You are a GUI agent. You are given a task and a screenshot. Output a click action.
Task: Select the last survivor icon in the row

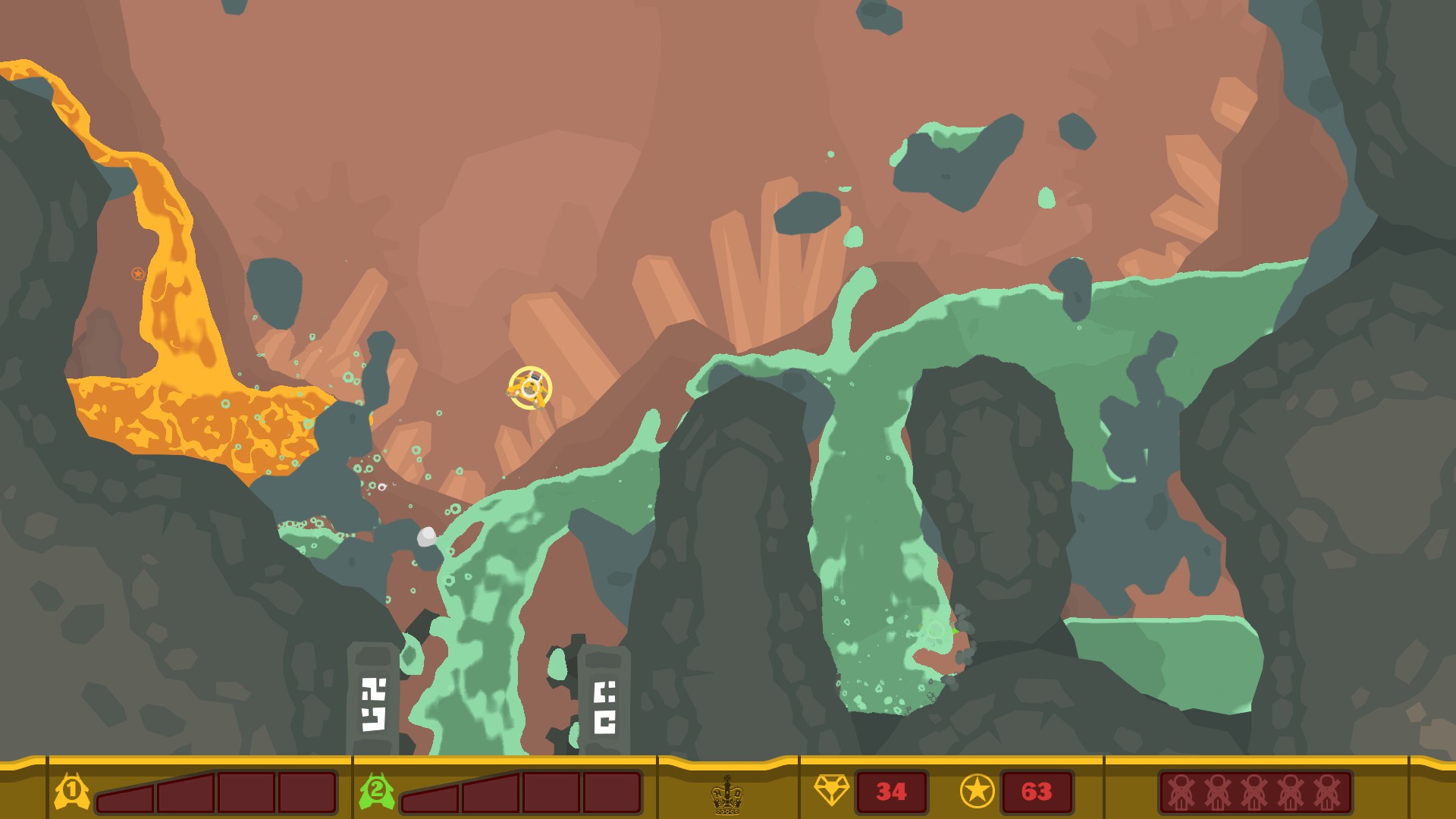coord(1328,792)
